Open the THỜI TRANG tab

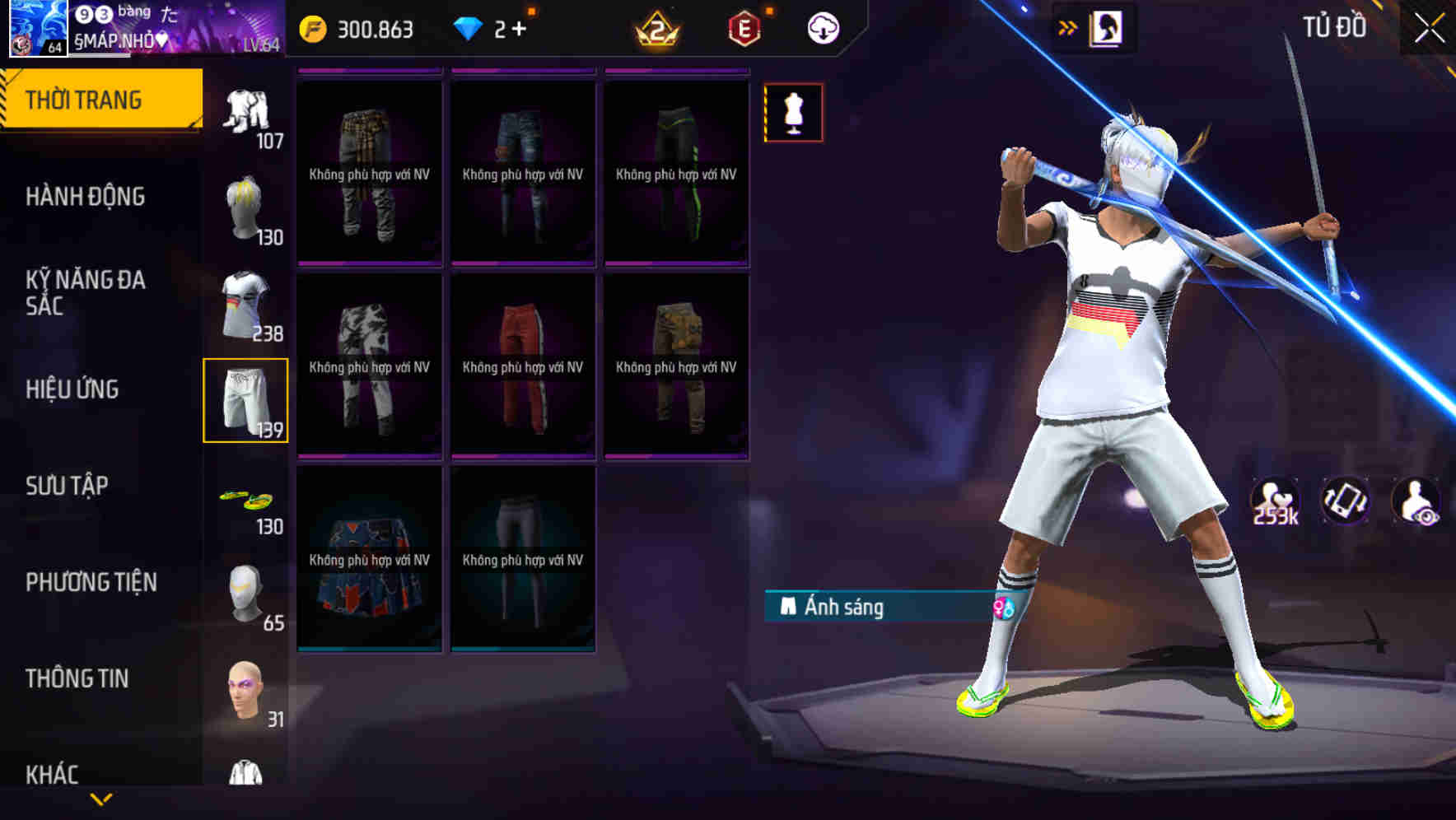coord(85,99)
